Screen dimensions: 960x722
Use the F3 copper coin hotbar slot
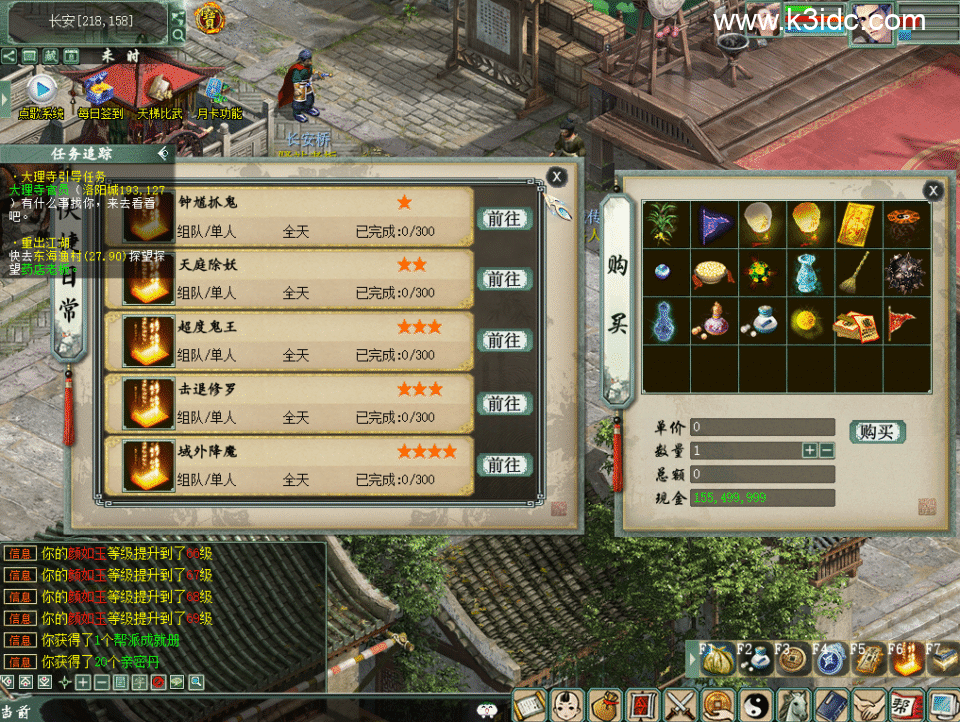pos(791,660)
